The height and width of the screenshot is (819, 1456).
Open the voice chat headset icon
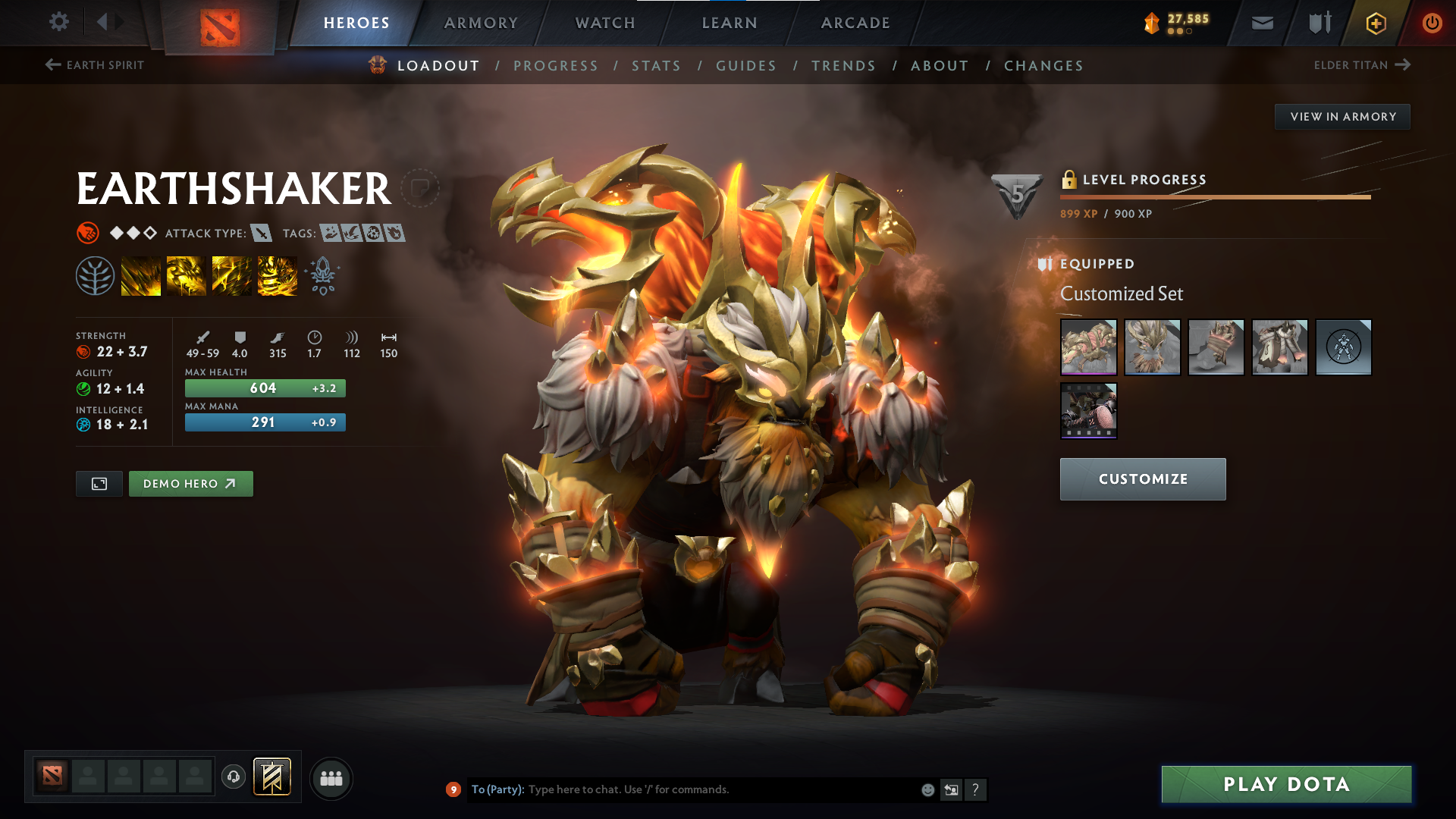(x=233, y=777)
